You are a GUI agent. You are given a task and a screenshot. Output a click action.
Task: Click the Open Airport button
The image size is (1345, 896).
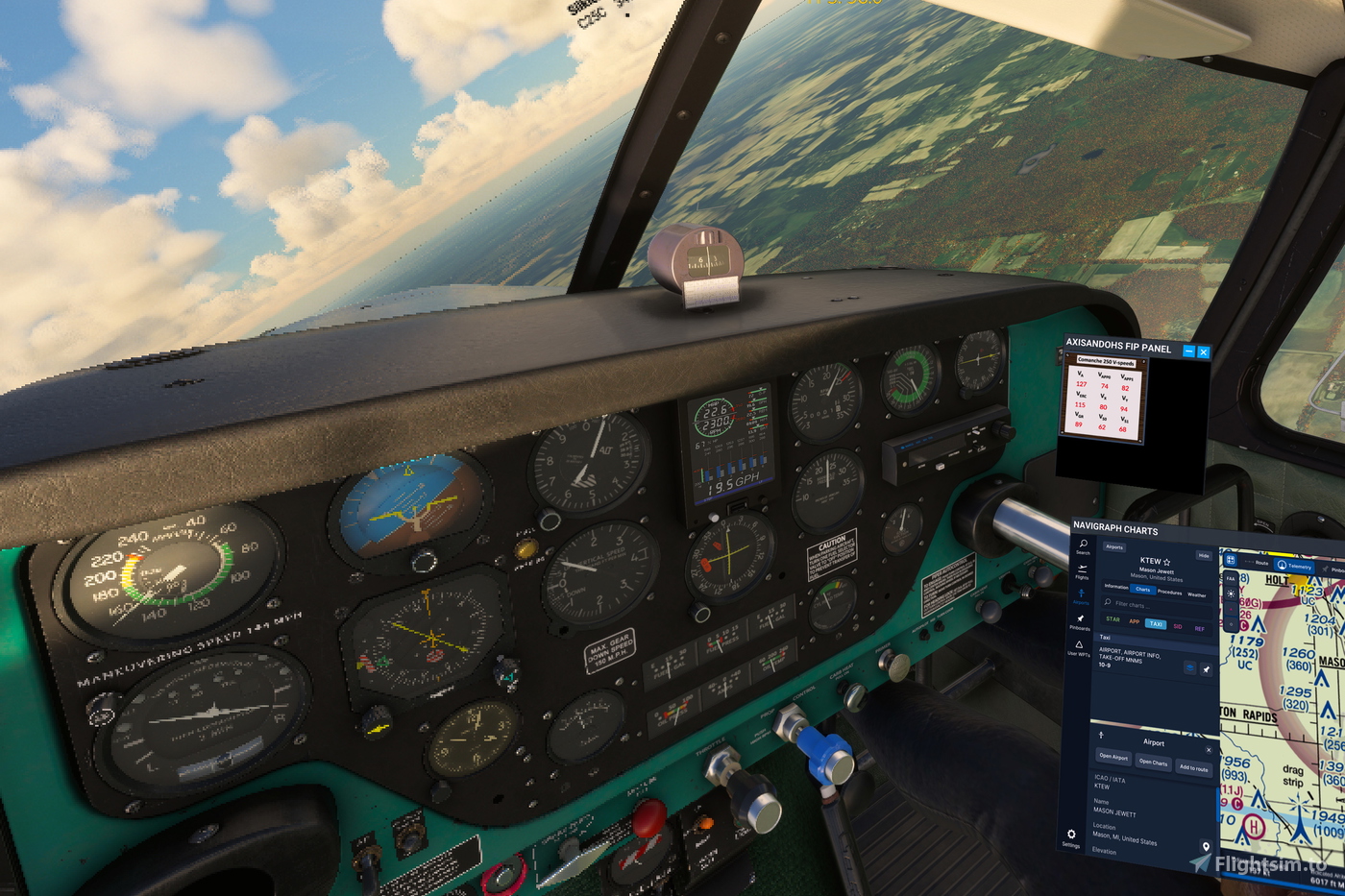[x=1113, y=758]
